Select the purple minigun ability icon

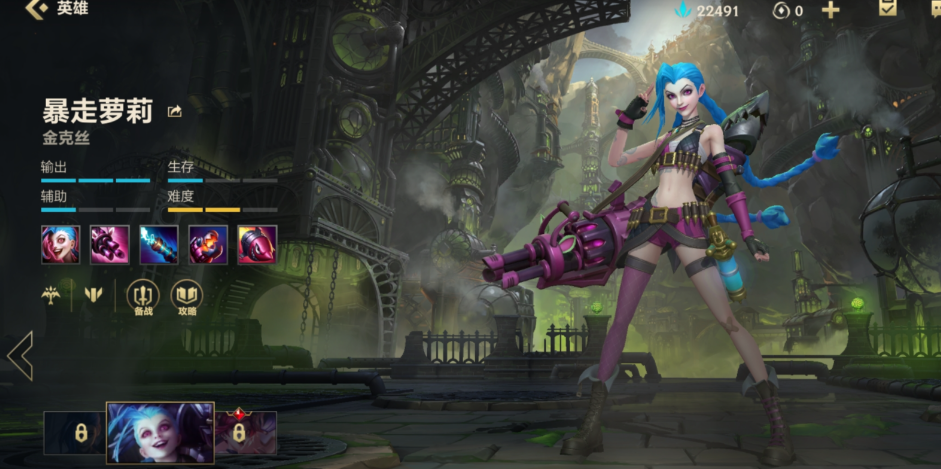[x=110, y=244]
